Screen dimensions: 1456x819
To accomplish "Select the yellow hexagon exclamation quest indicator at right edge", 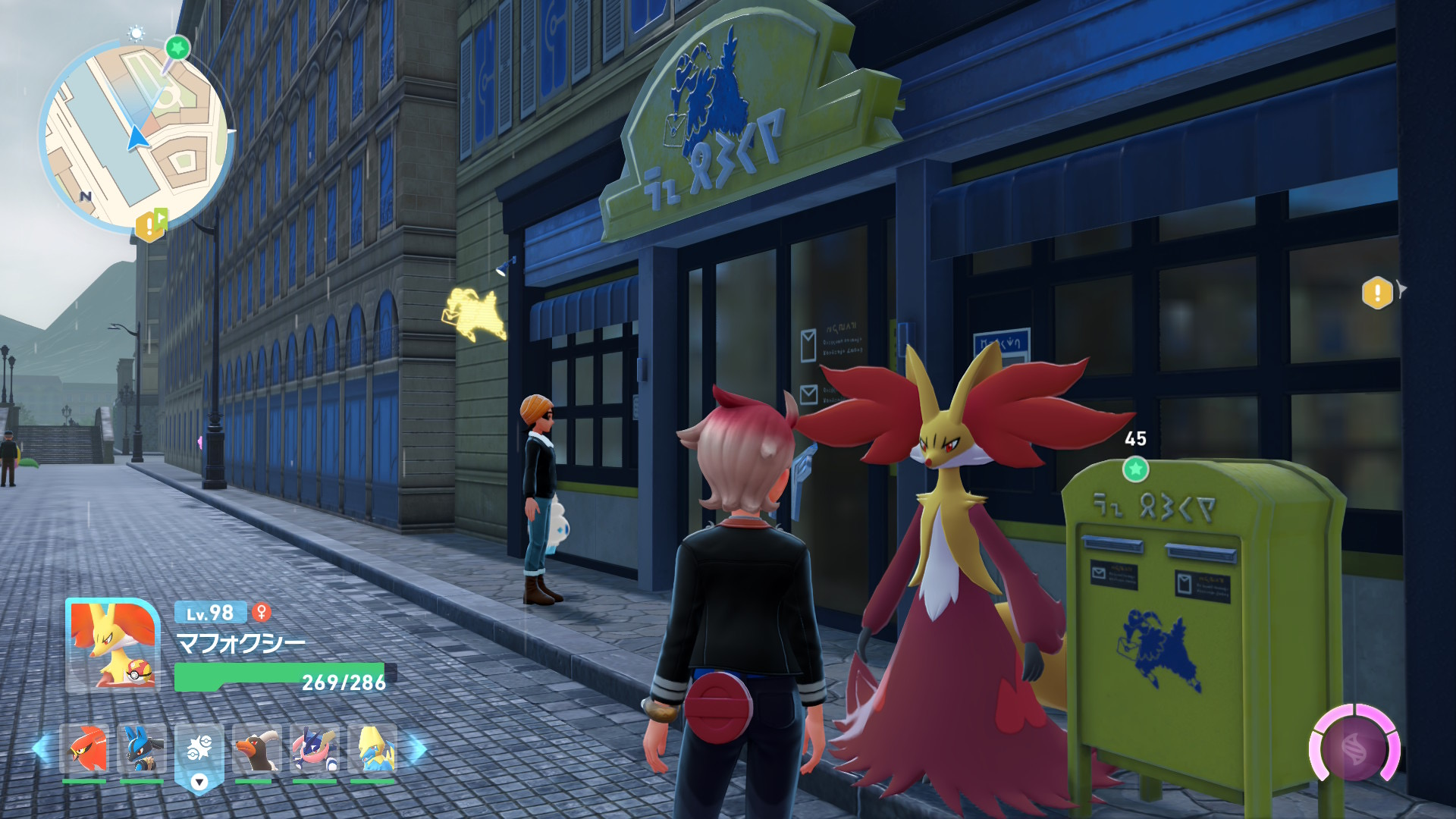I will pyautogui.click(x=1377, y=292).
